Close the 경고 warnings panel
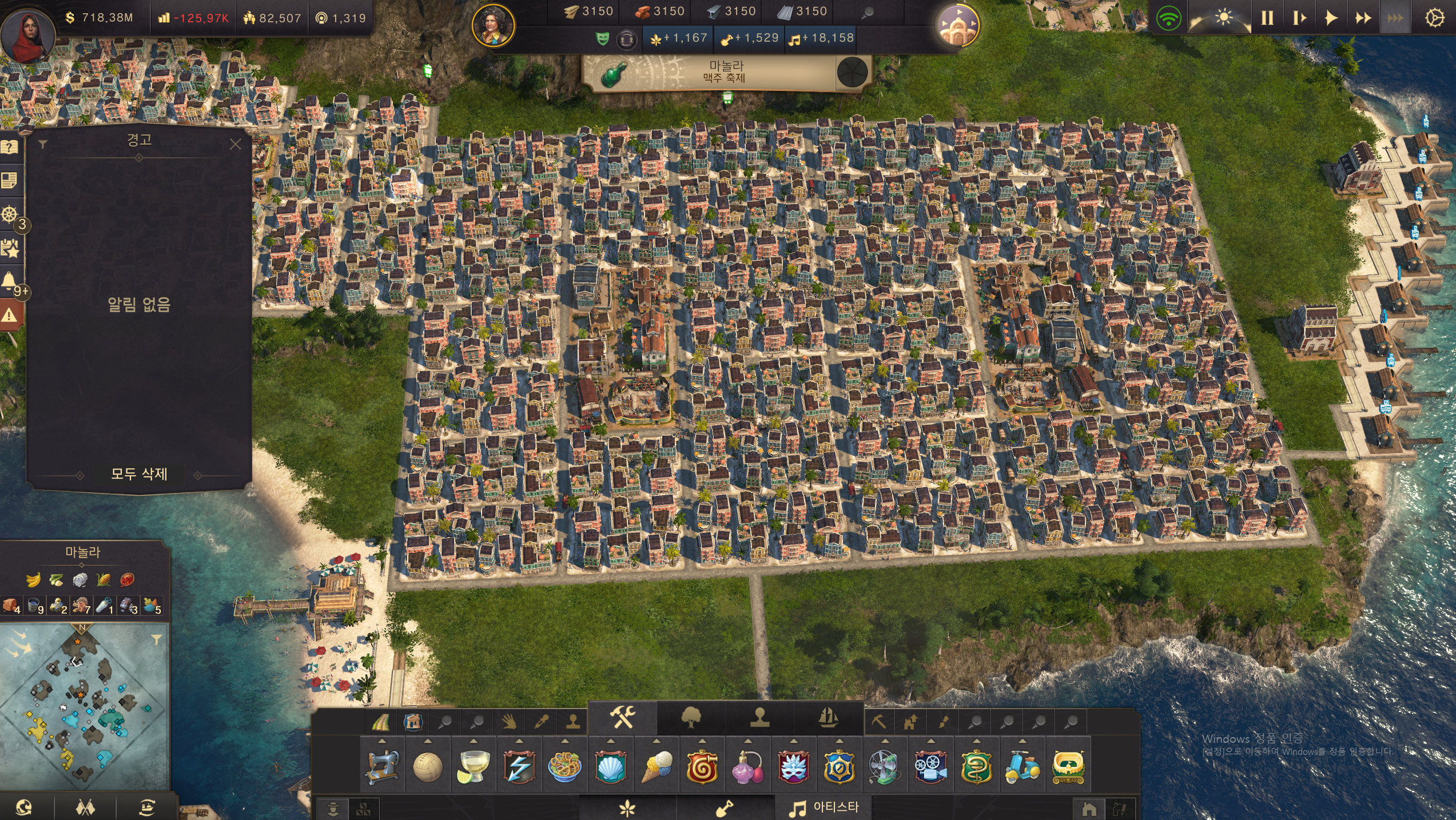The height and width of the screenshot is (820, 1456). [x=235, y=144]
